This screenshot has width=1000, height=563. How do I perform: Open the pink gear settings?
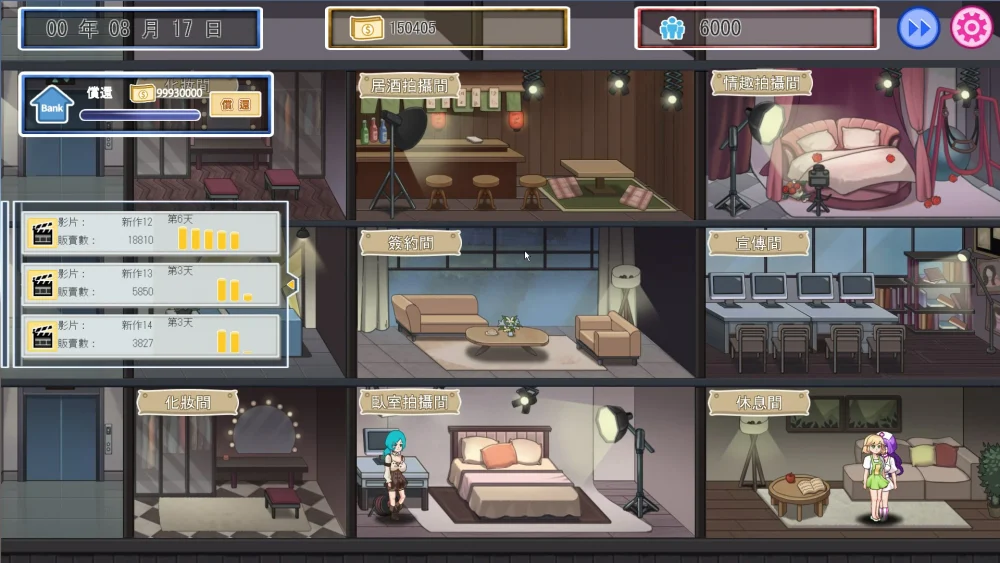970,28
